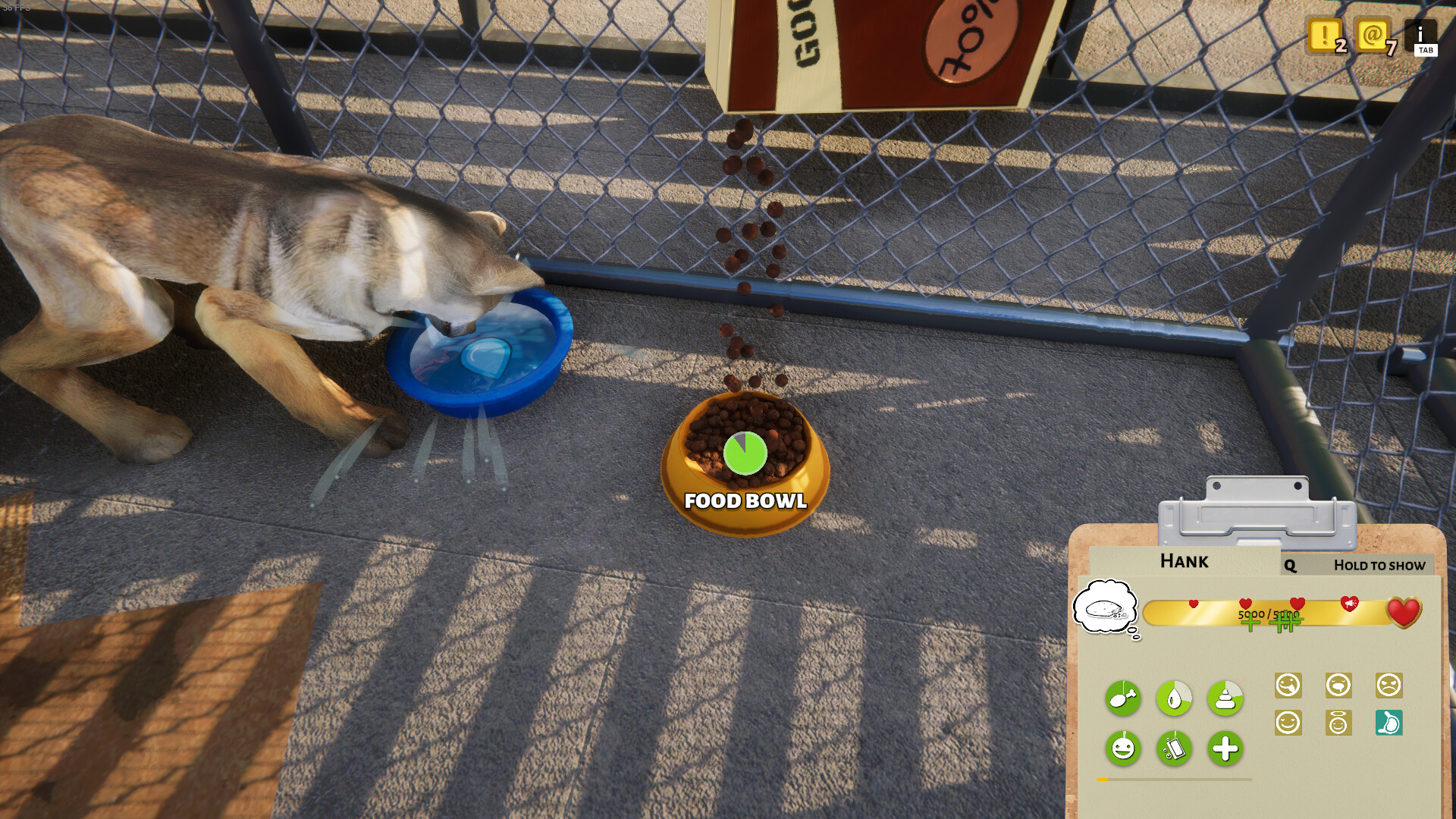Click the panting tongue mood icon
Image resolution: width=1456 pixels, height=819 pixels.
[1339, 685]
